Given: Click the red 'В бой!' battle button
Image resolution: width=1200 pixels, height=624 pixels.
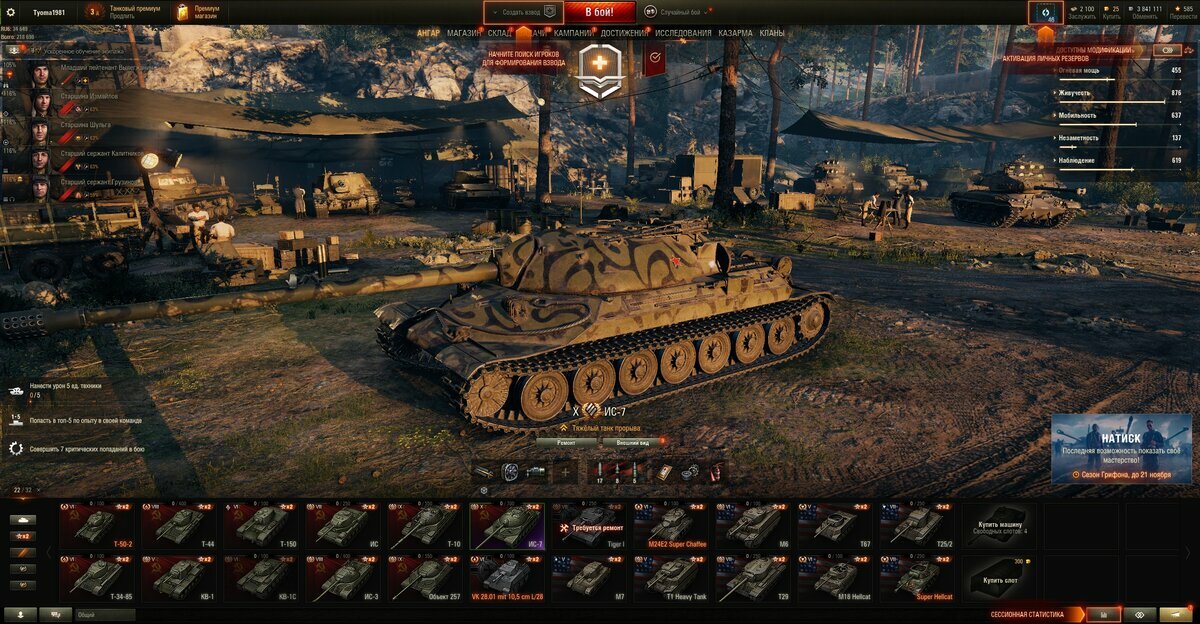Looking at the screenshot, I should point(599,12).
